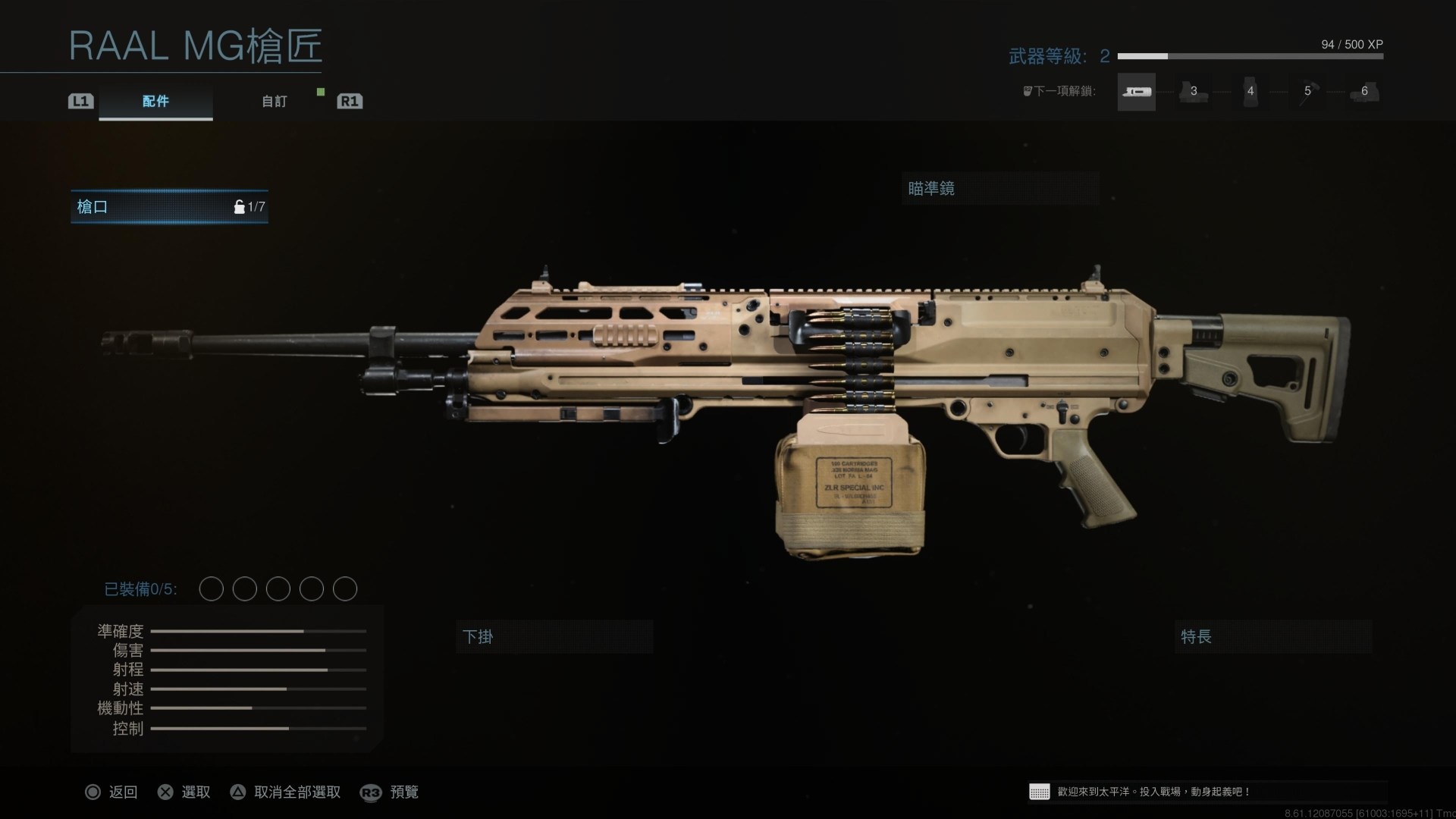Click the R3 preview button icon
This screenshot has height=819, width=1456.
click(371, 792)
